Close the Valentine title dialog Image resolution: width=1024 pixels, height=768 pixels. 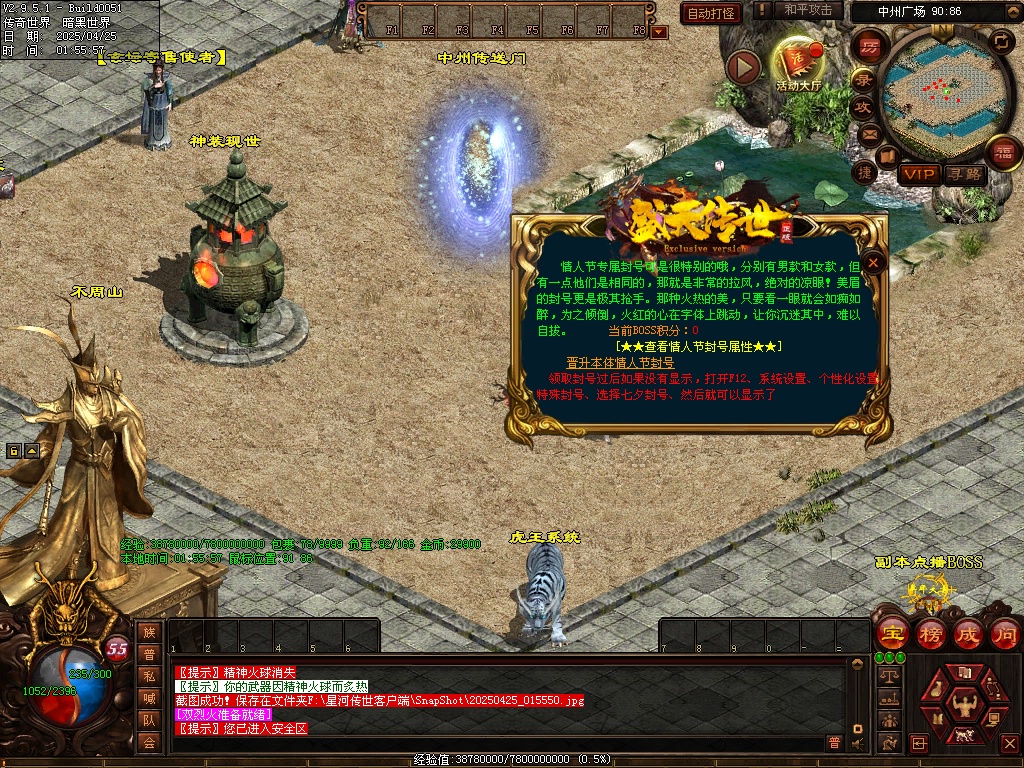tap(874, 263)
